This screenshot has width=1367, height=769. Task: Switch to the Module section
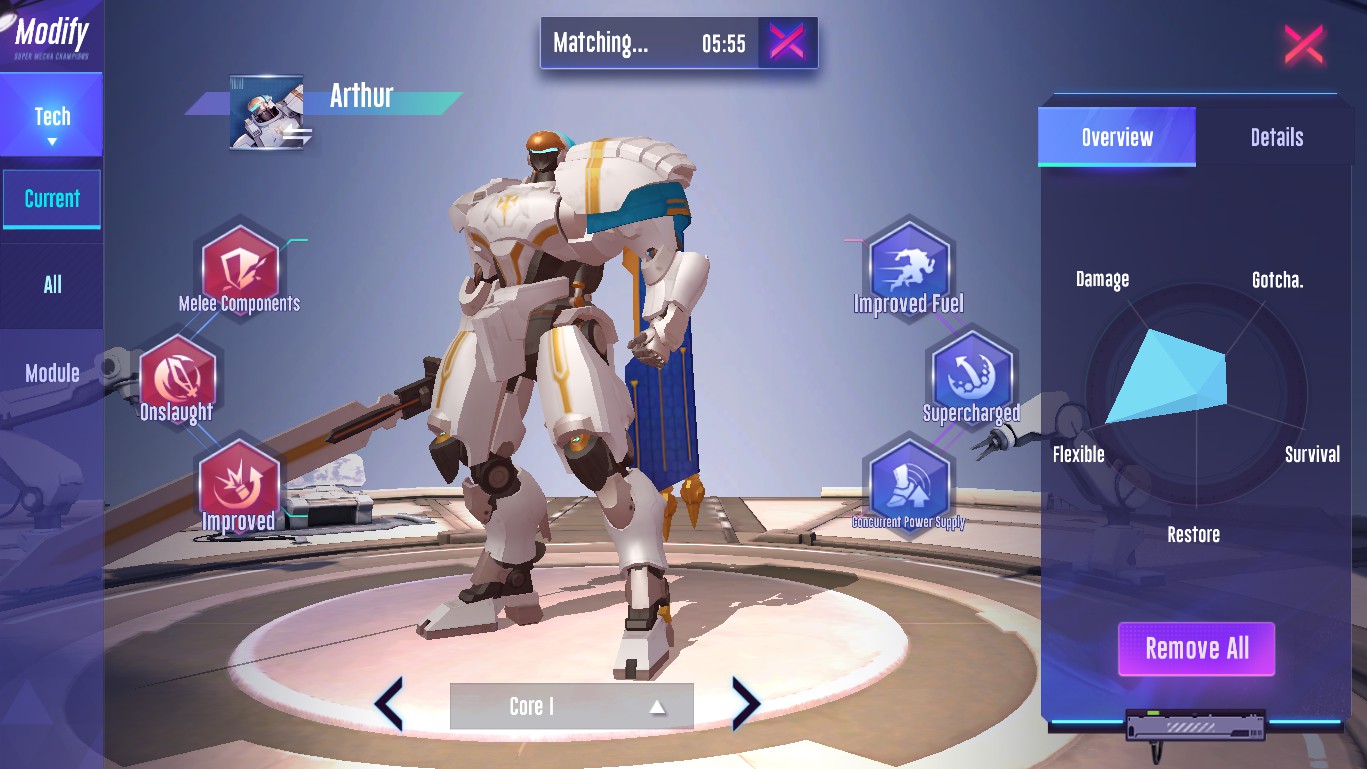pos(52,373)
